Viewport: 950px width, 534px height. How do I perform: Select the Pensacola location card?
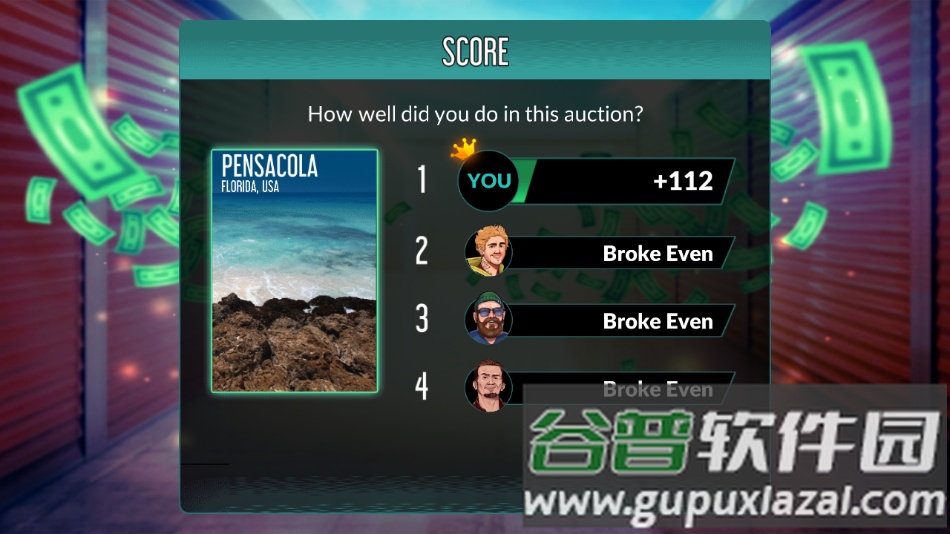pos(294,270)
